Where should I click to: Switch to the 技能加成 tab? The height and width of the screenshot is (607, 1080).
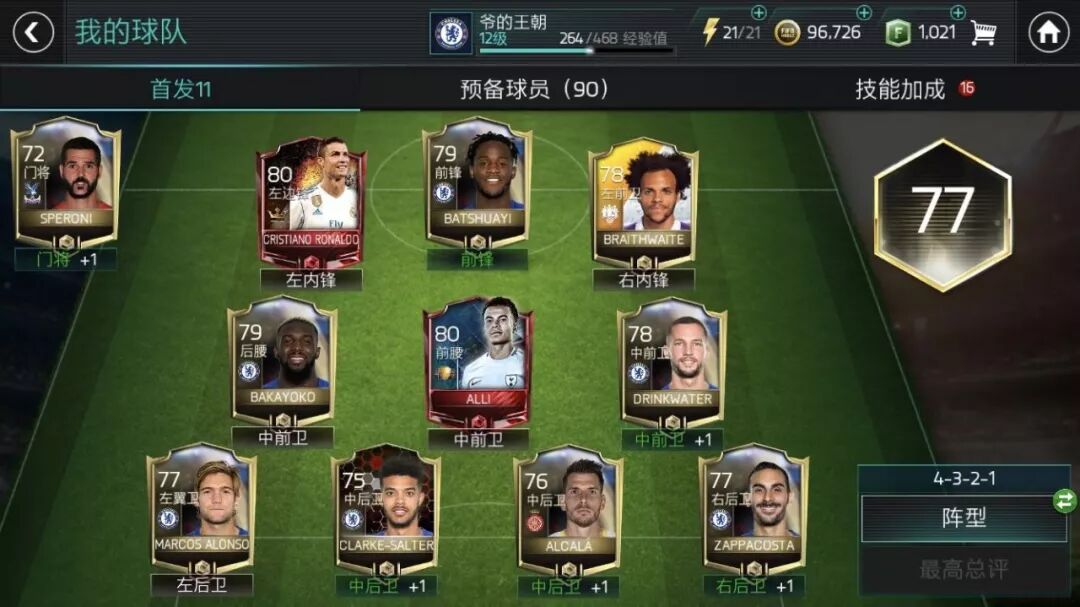point(900,89)
